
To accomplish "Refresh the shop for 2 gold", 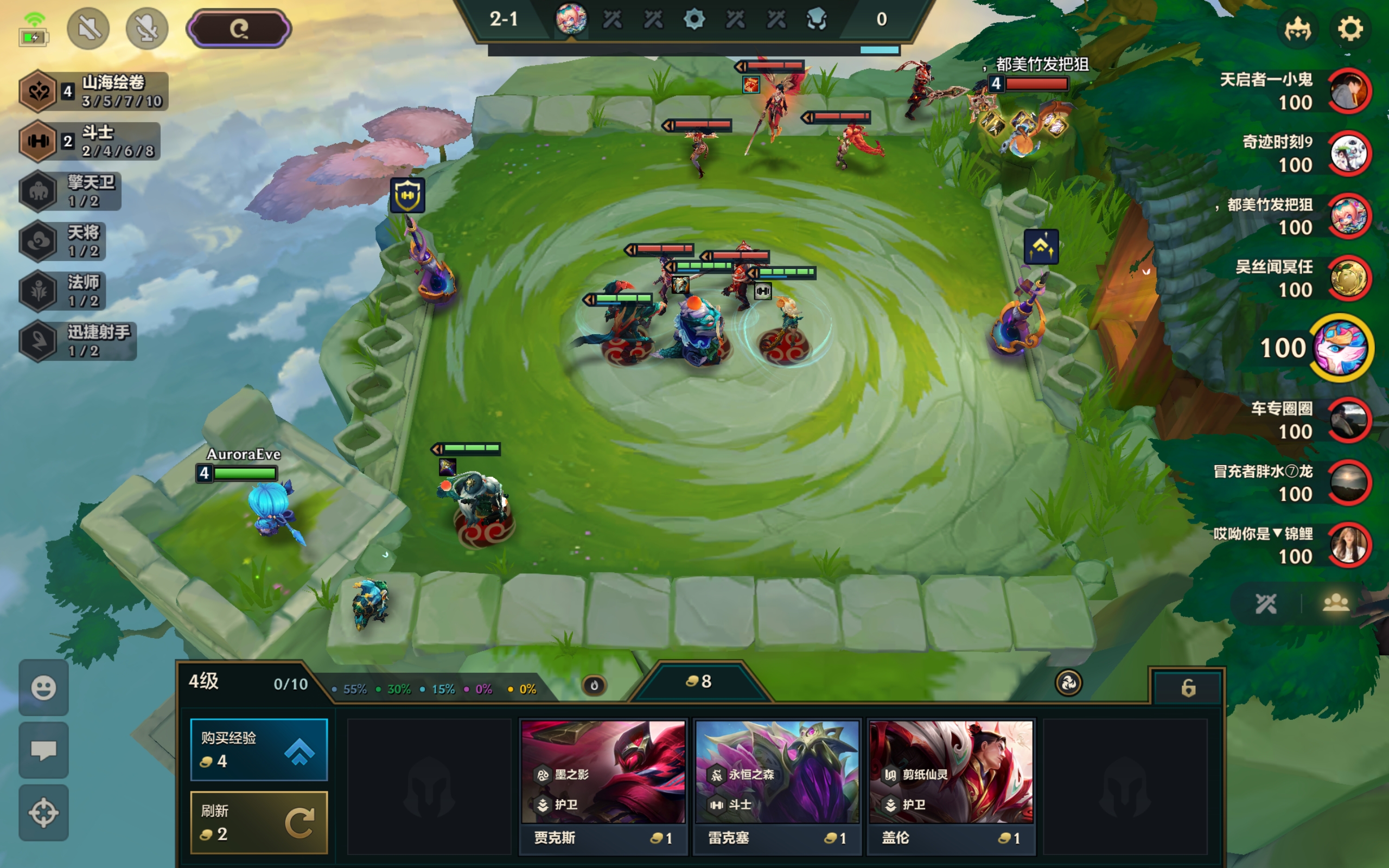I will click(258, 822).
